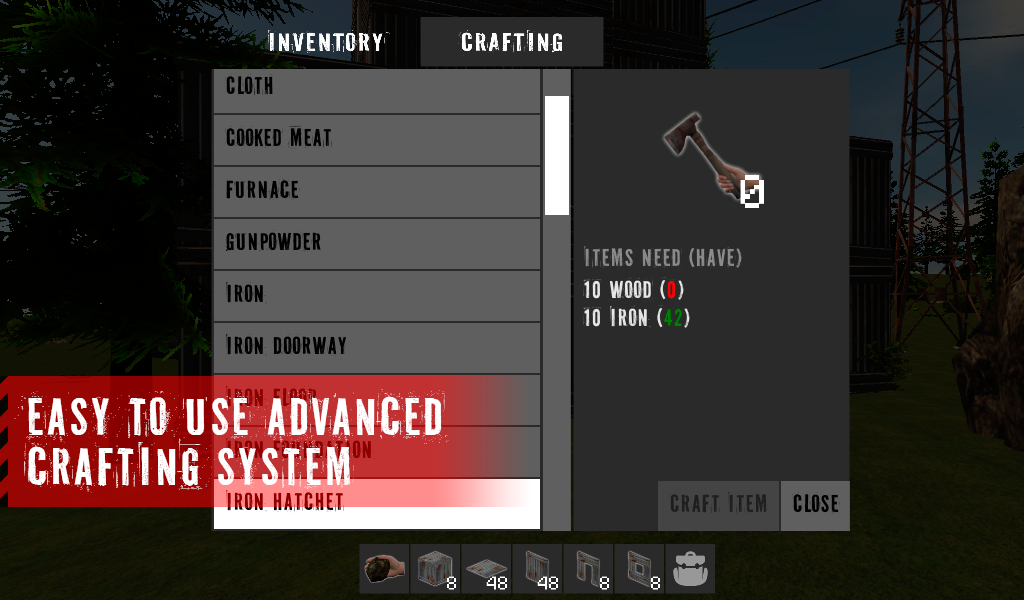Select the hand-held rock hotbar slot
The image size is (1024, 600).
pyautogui.click(x=384, y=569)
